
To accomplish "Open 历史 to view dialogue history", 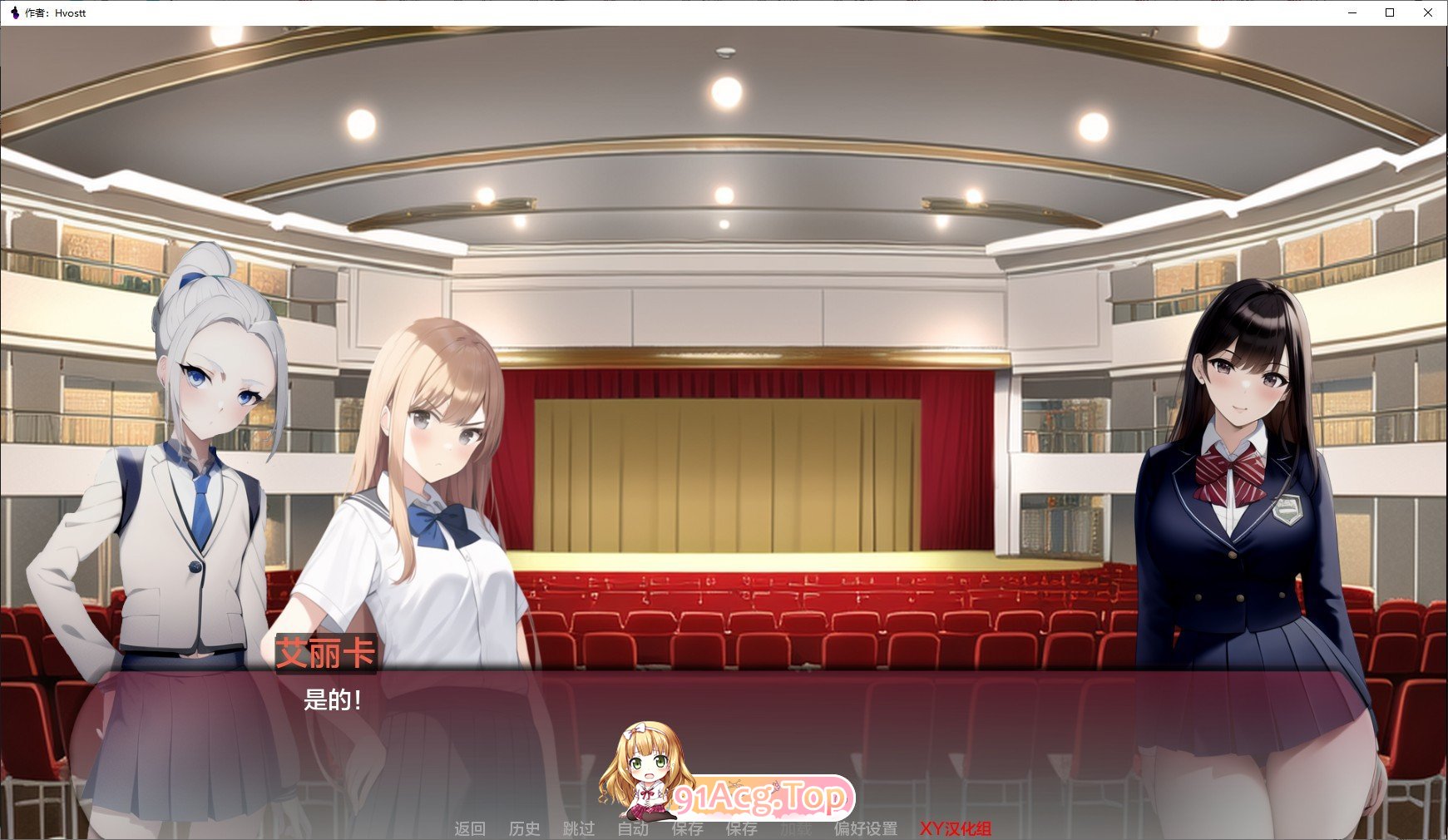I will 524,829.
